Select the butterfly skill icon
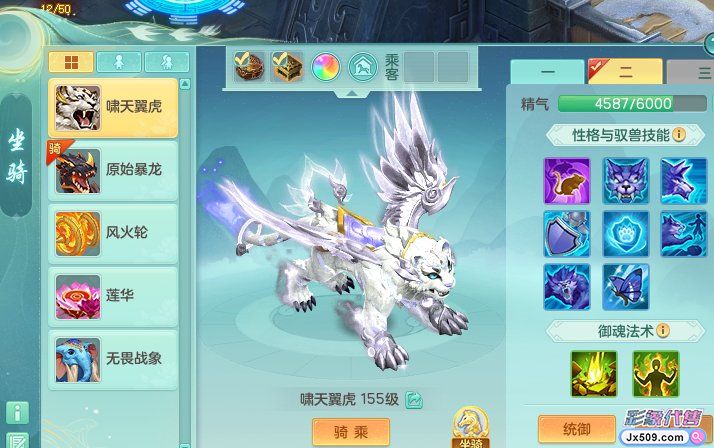 tap(626, 286)
